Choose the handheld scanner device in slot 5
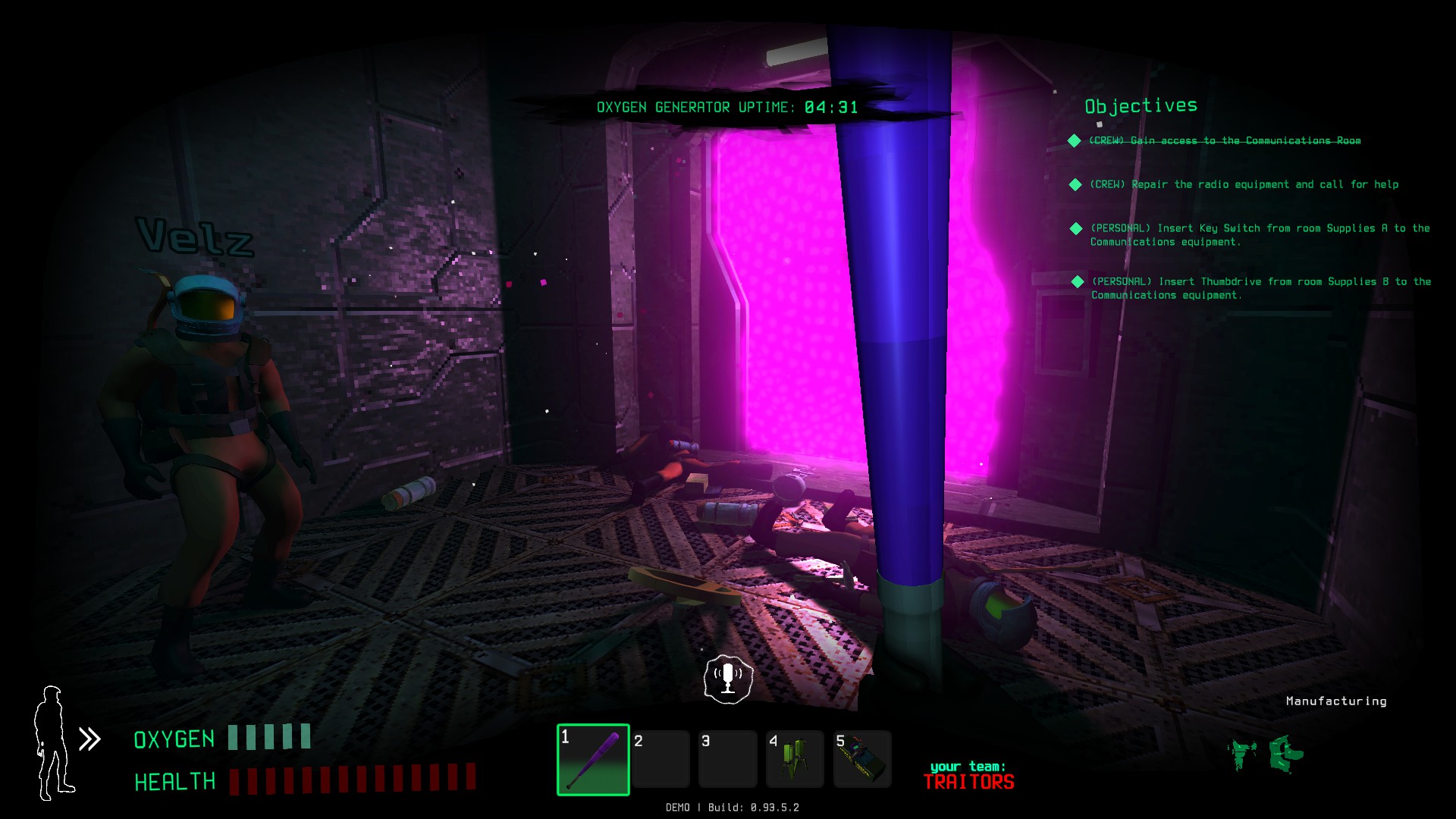The height and width of the screenshot is (819, 1456). [x=862, y=760]
